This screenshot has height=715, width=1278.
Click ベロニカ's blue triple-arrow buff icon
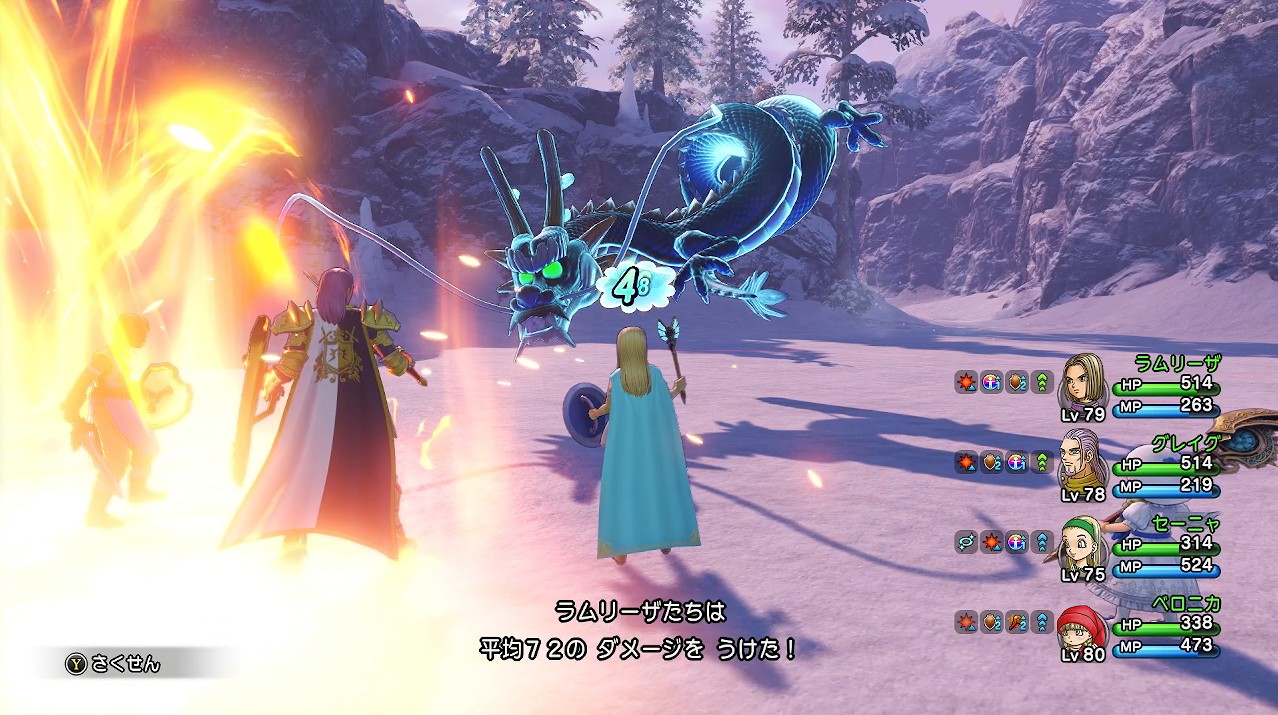pos(1043,621)
